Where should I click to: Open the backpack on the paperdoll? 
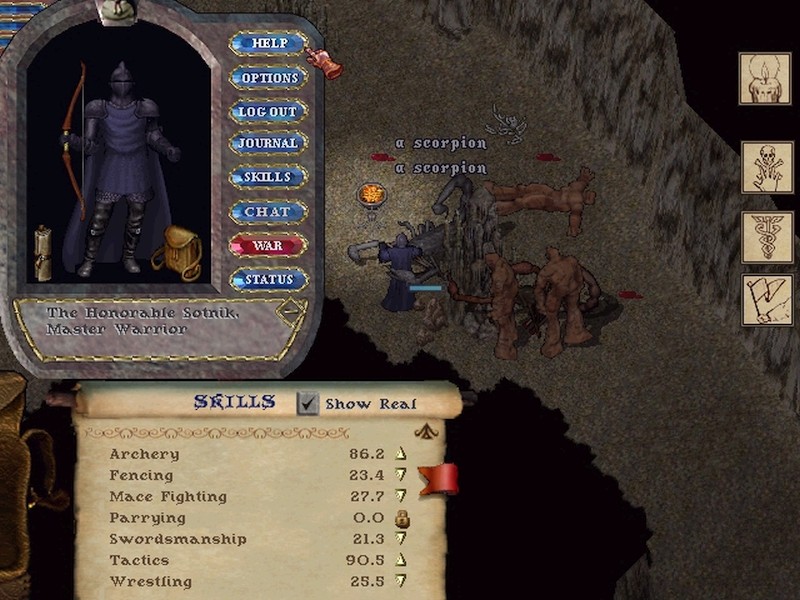[178, 253]
